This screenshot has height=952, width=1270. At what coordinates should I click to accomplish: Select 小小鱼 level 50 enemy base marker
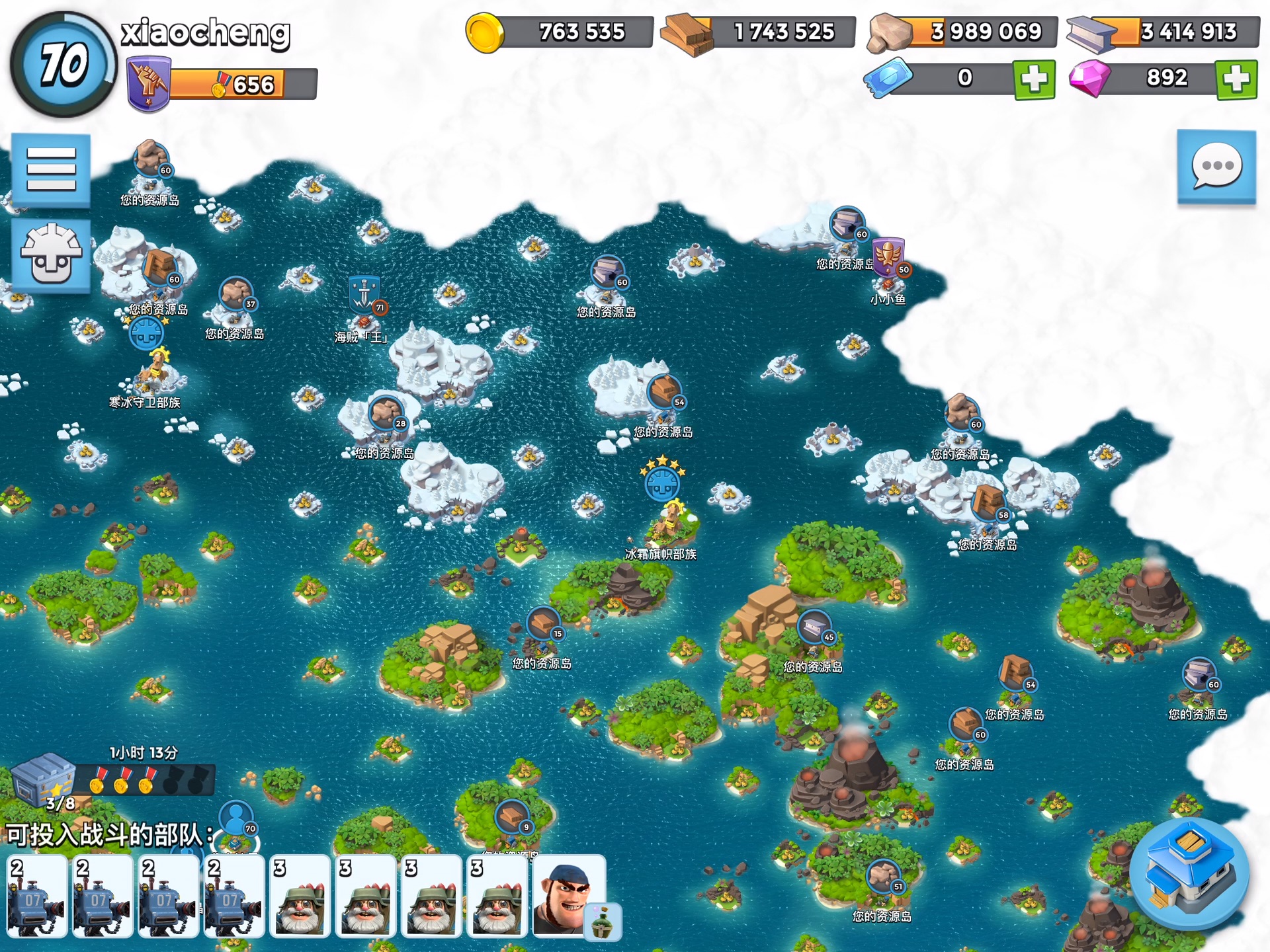[x=888, y=259]
